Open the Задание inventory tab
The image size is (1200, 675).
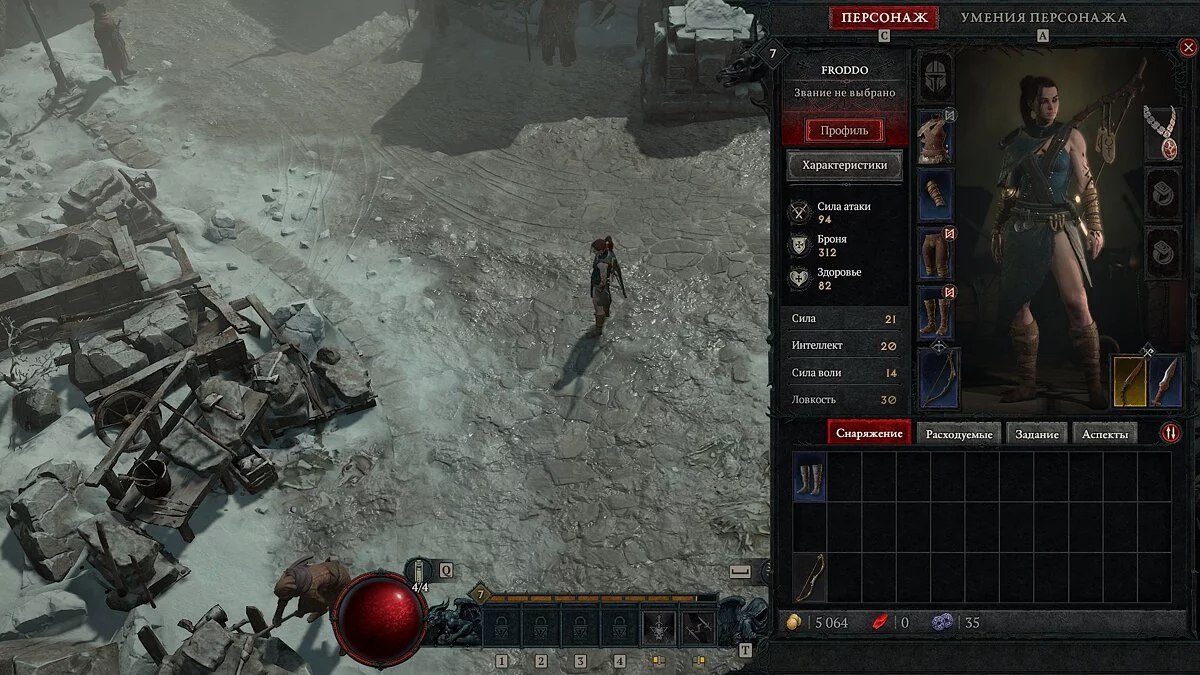(x=1035, y=434)
